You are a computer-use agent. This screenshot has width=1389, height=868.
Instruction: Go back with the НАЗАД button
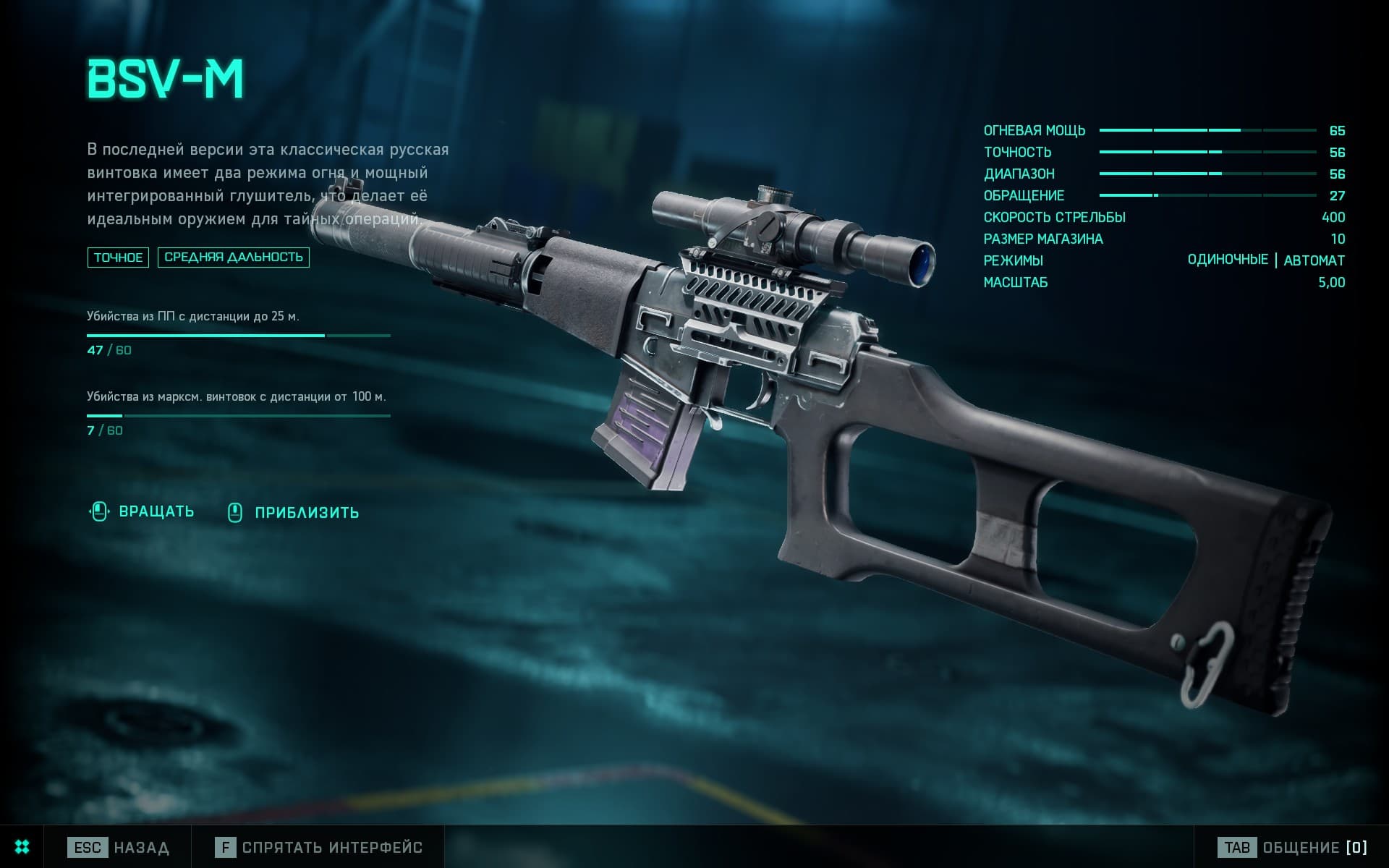coord(119,847)
